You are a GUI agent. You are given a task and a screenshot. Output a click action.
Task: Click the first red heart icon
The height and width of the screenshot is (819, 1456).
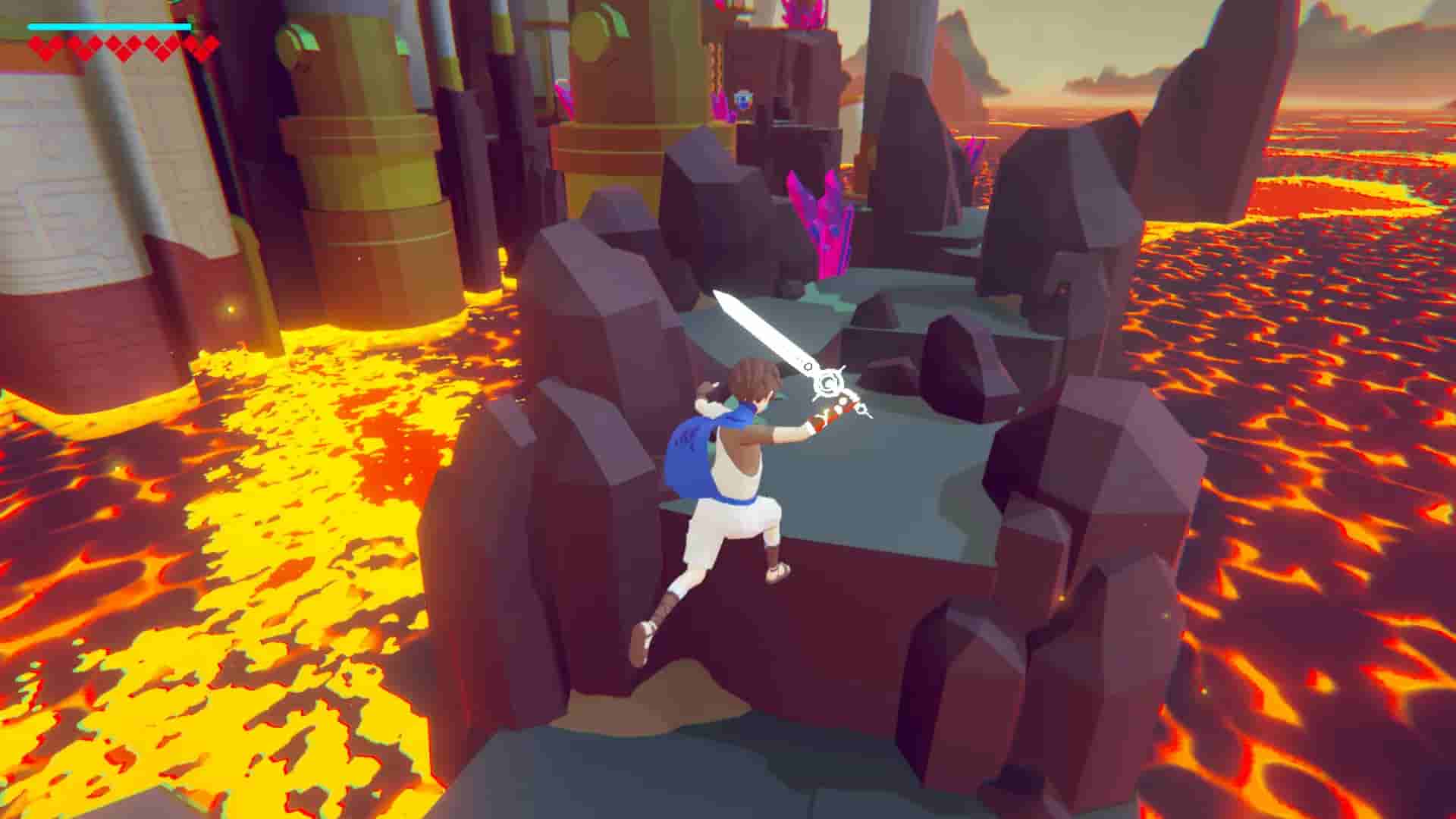45,47
